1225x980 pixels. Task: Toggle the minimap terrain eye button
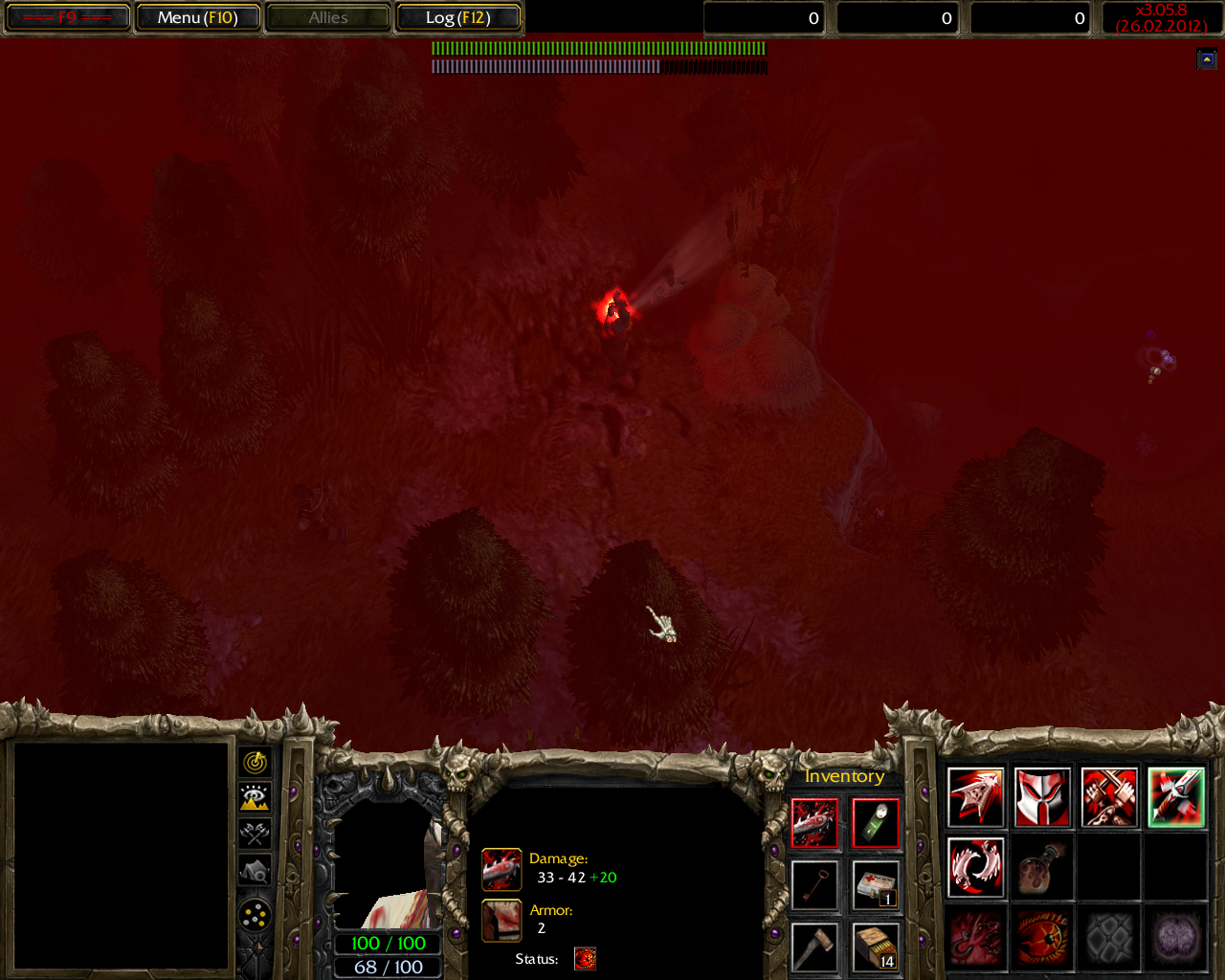pos(255,797)
